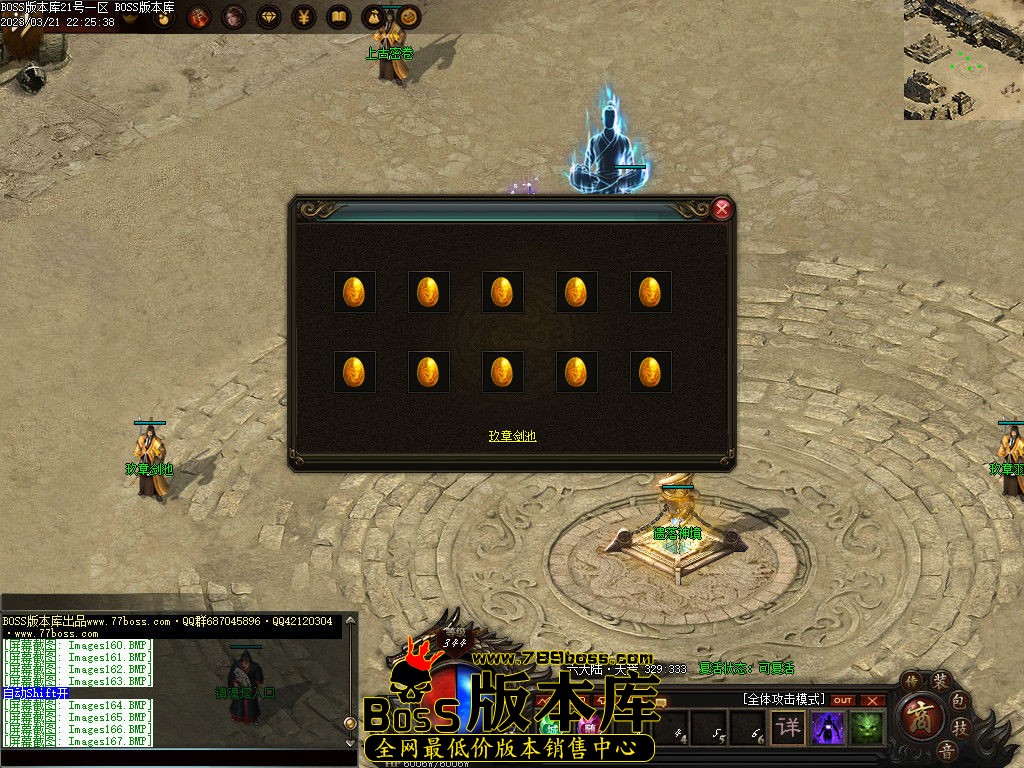Open the money bag icon in top bar
The width and height of the screenshot is (1024, 768).
click(373, 17)
